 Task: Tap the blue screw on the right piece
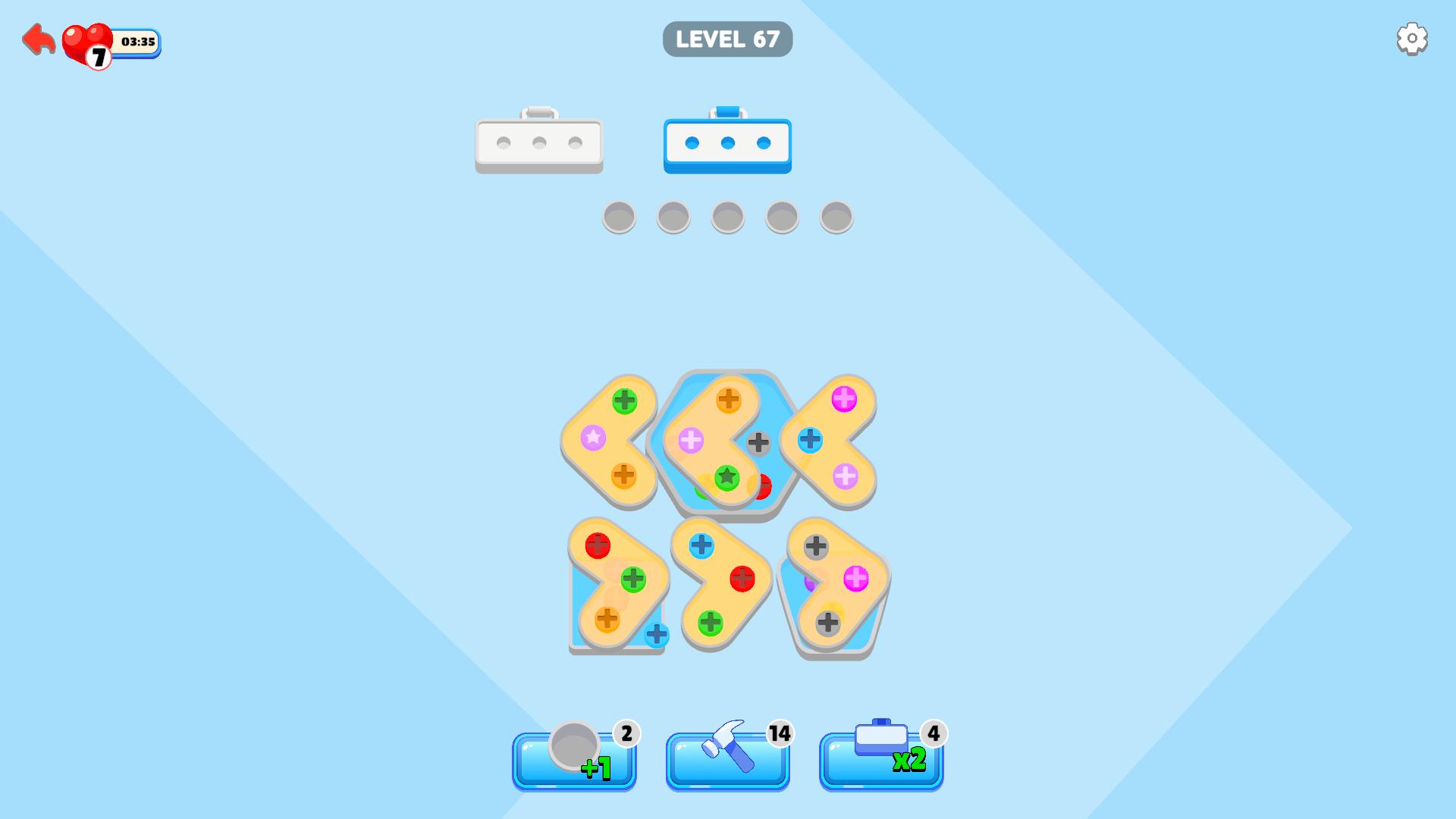[x=811, y=438]
